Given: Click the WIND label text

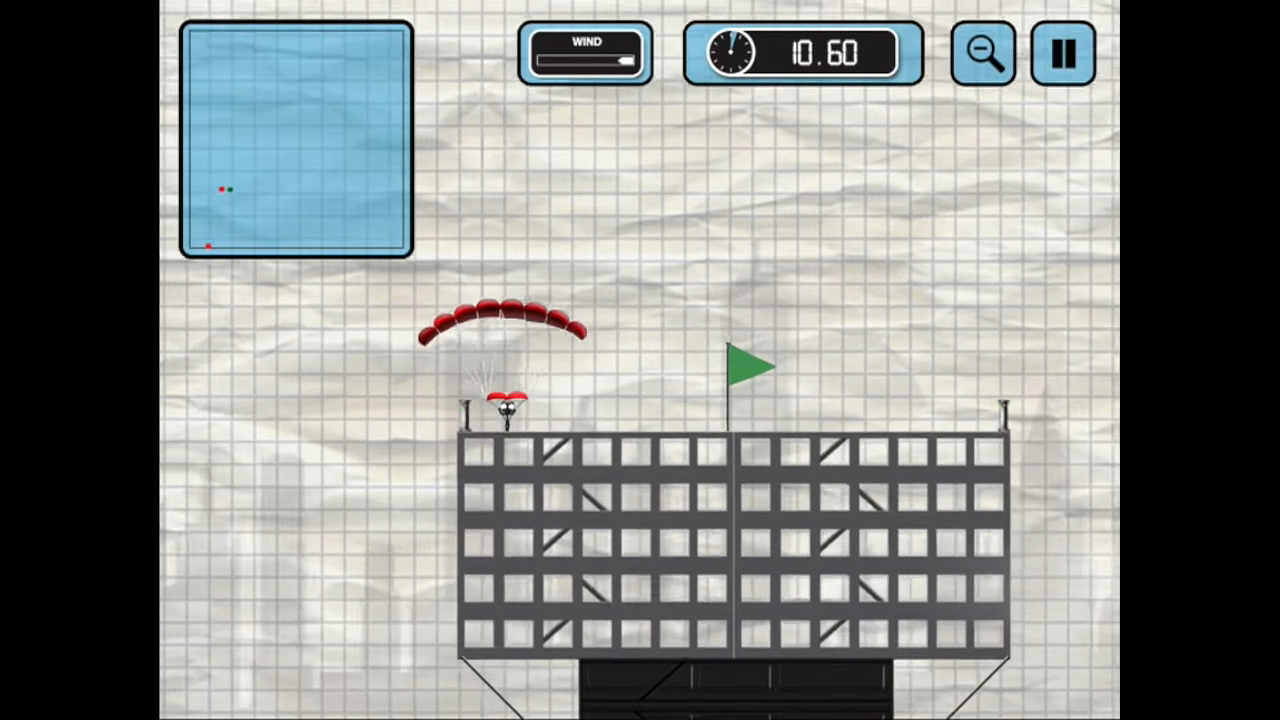Looking at the screenshot, I should click(x=586, y=41).
